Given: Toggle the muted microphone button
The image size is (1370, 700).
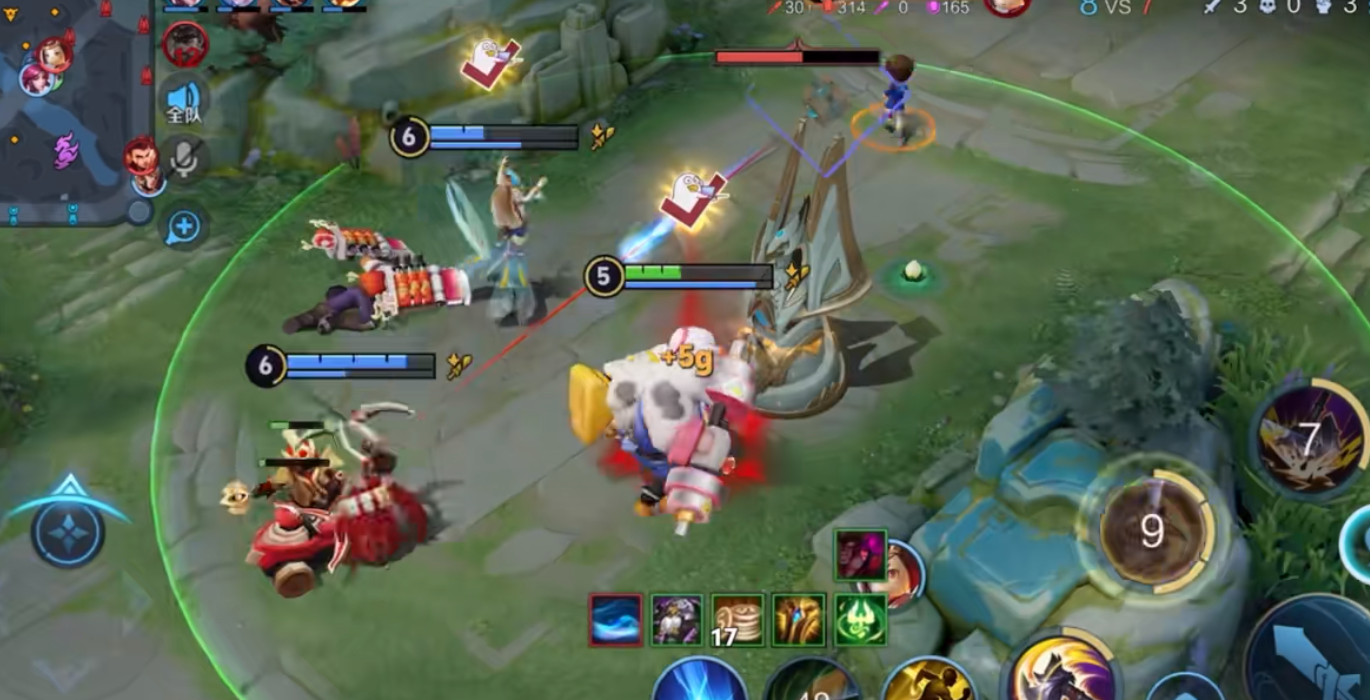Looking at the screenshot, I should [184, 157].
